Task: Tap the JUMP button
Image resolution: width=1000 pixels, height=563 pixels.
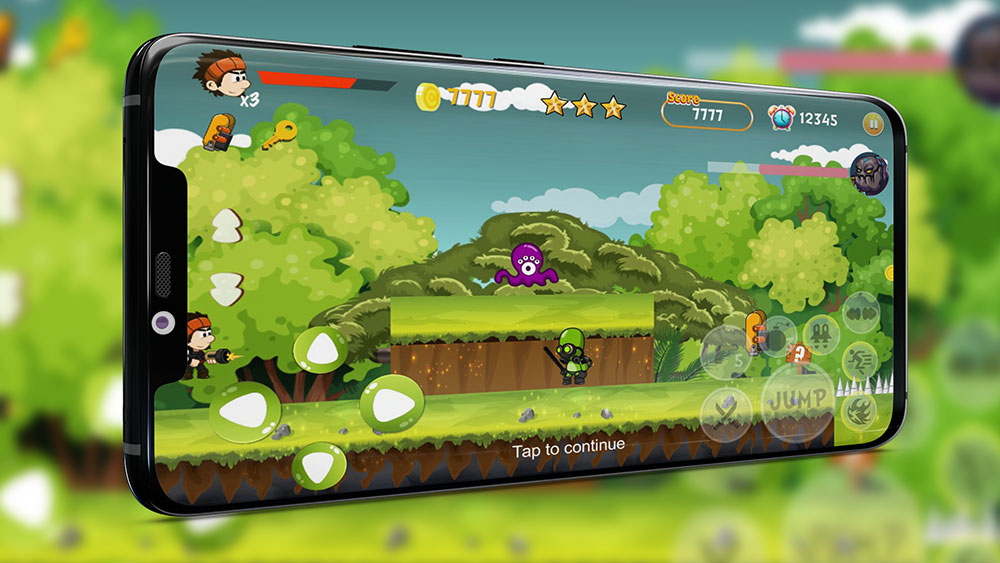Action: point(795,399)
